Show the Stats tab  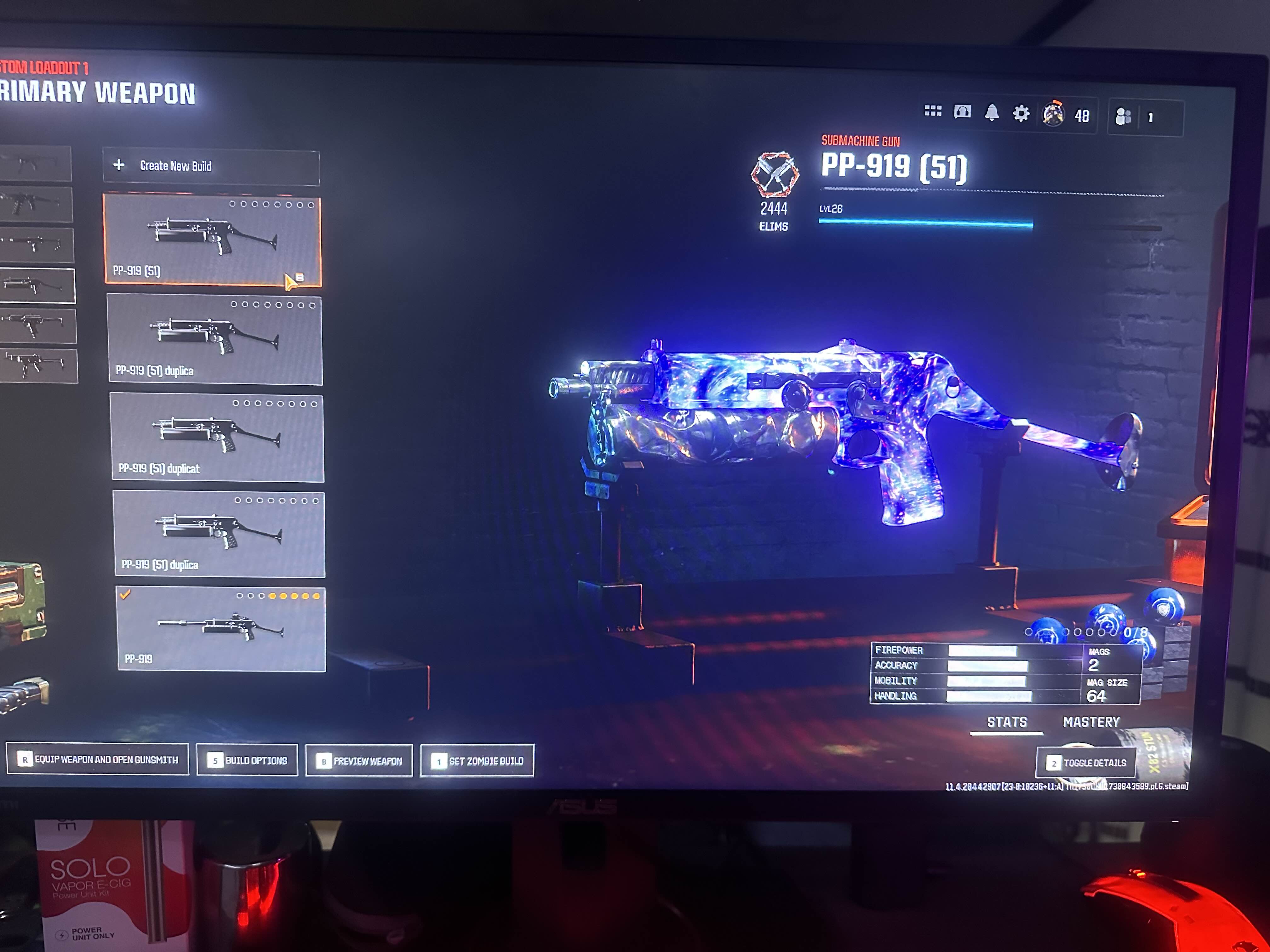tap(1007, 722)
